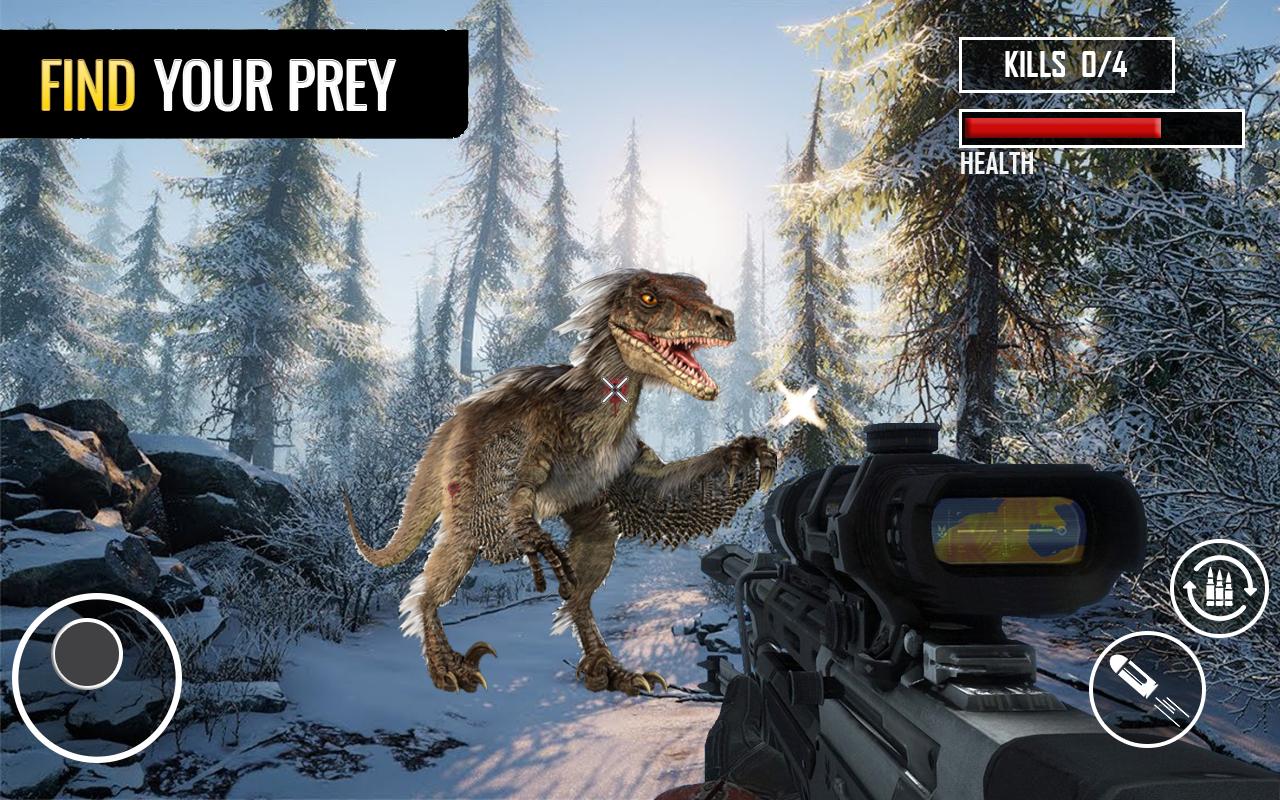The width and height of the screenshot is (1280, 800).
Task: Tap the HEALTH label text
Action: [x=995, y=163]
